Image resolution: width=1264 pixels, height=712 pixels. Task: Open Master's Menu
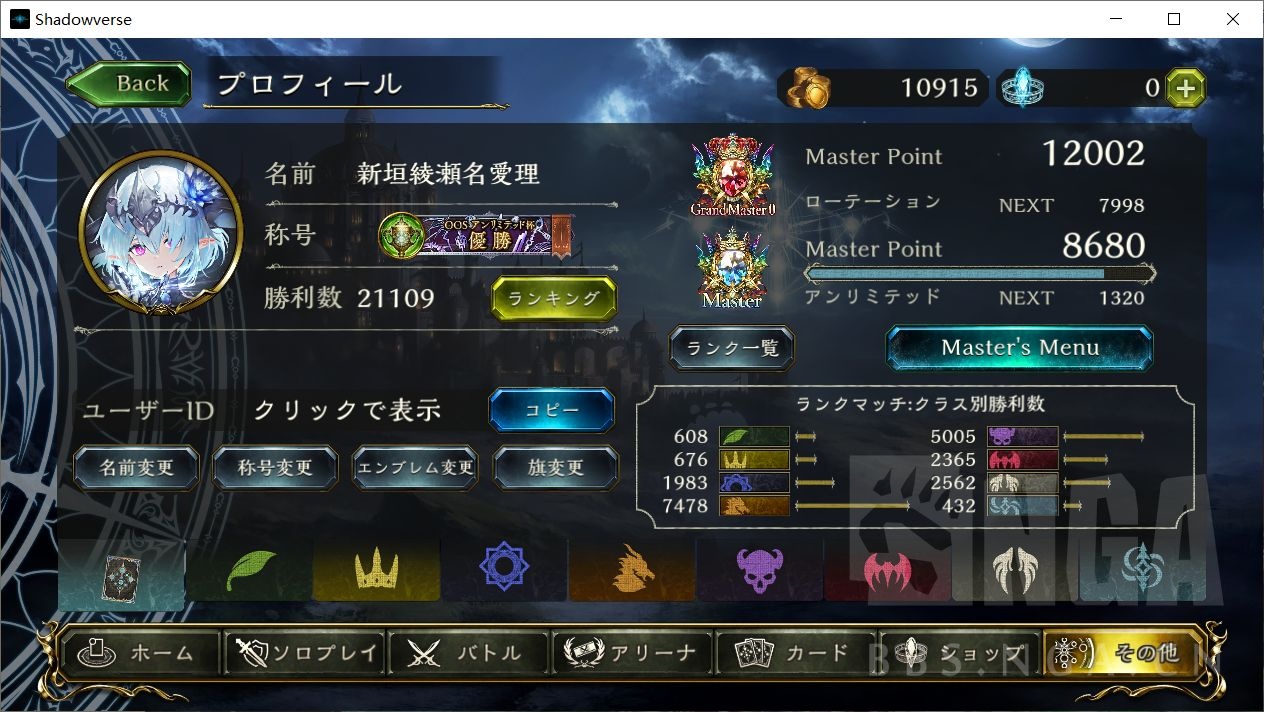[x=1019, y=348]
